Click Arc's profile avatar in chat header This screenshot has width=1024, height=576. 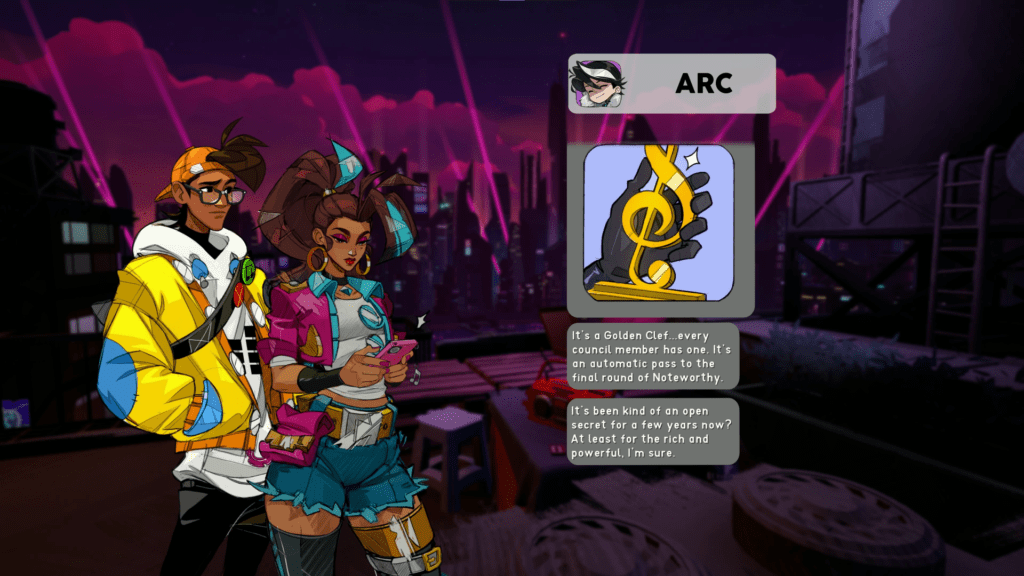597,84
